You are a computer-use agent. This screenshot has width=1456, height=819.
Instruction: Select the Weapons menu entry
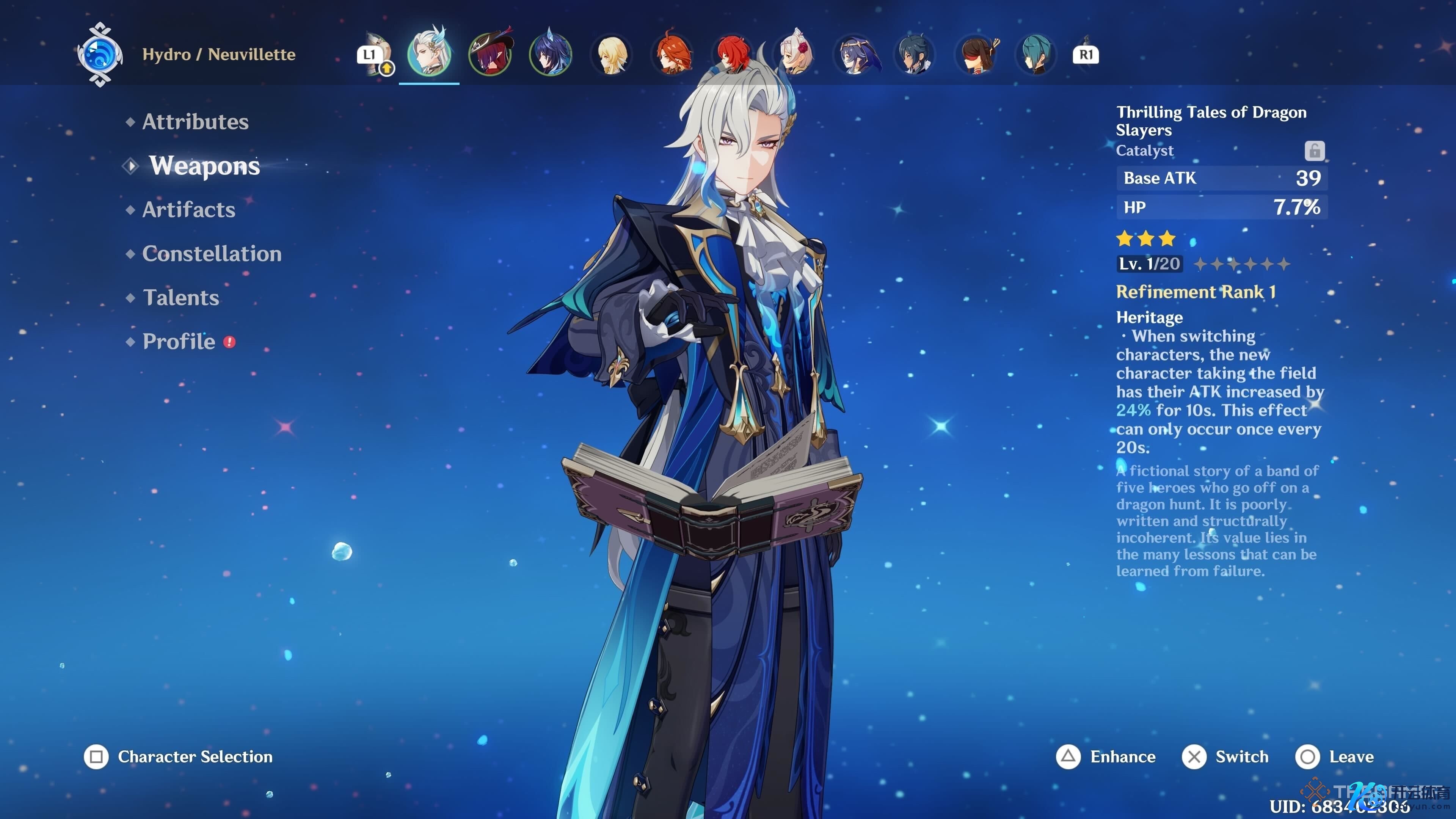204,166
